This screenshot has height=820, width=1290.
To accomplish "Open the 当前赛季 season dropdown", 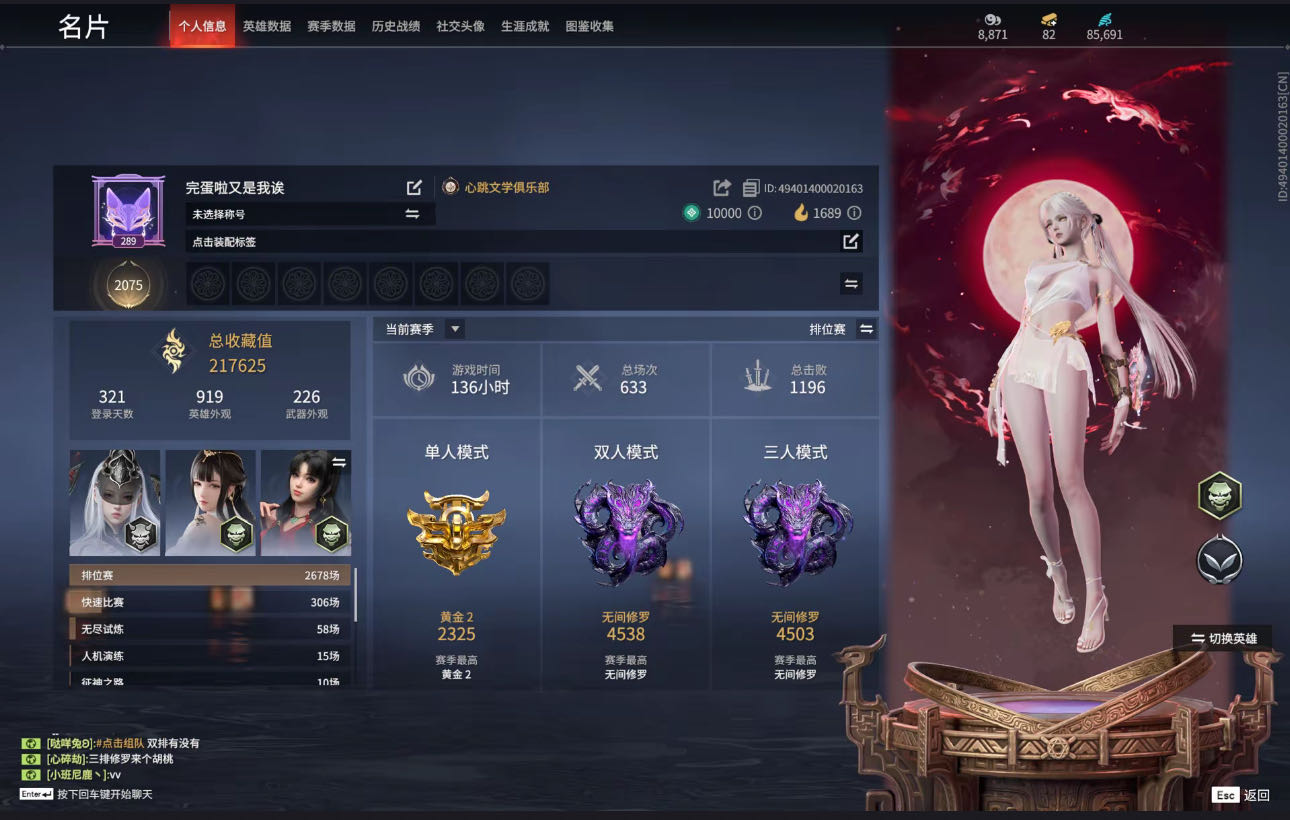I will pyautogui.click(x=454, y=329).
